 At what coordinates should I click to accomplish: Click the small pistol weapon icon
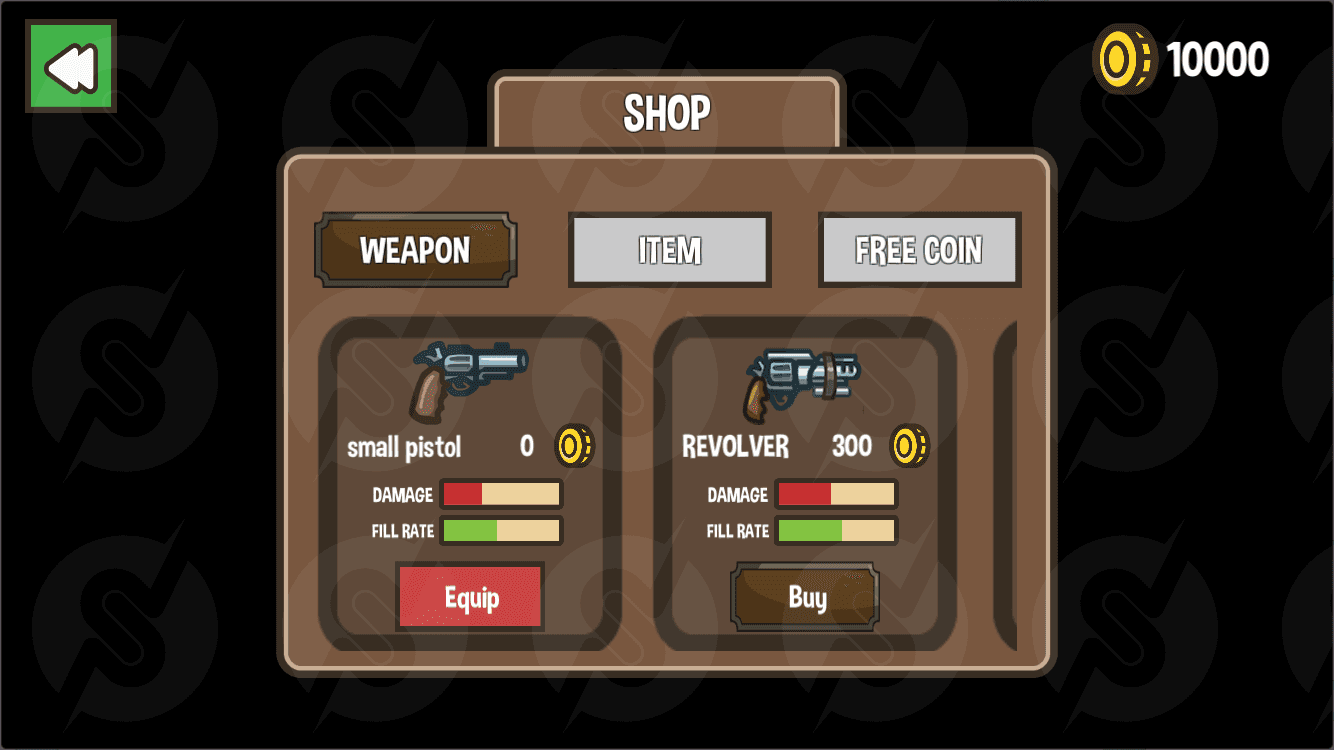pos(469,378)
